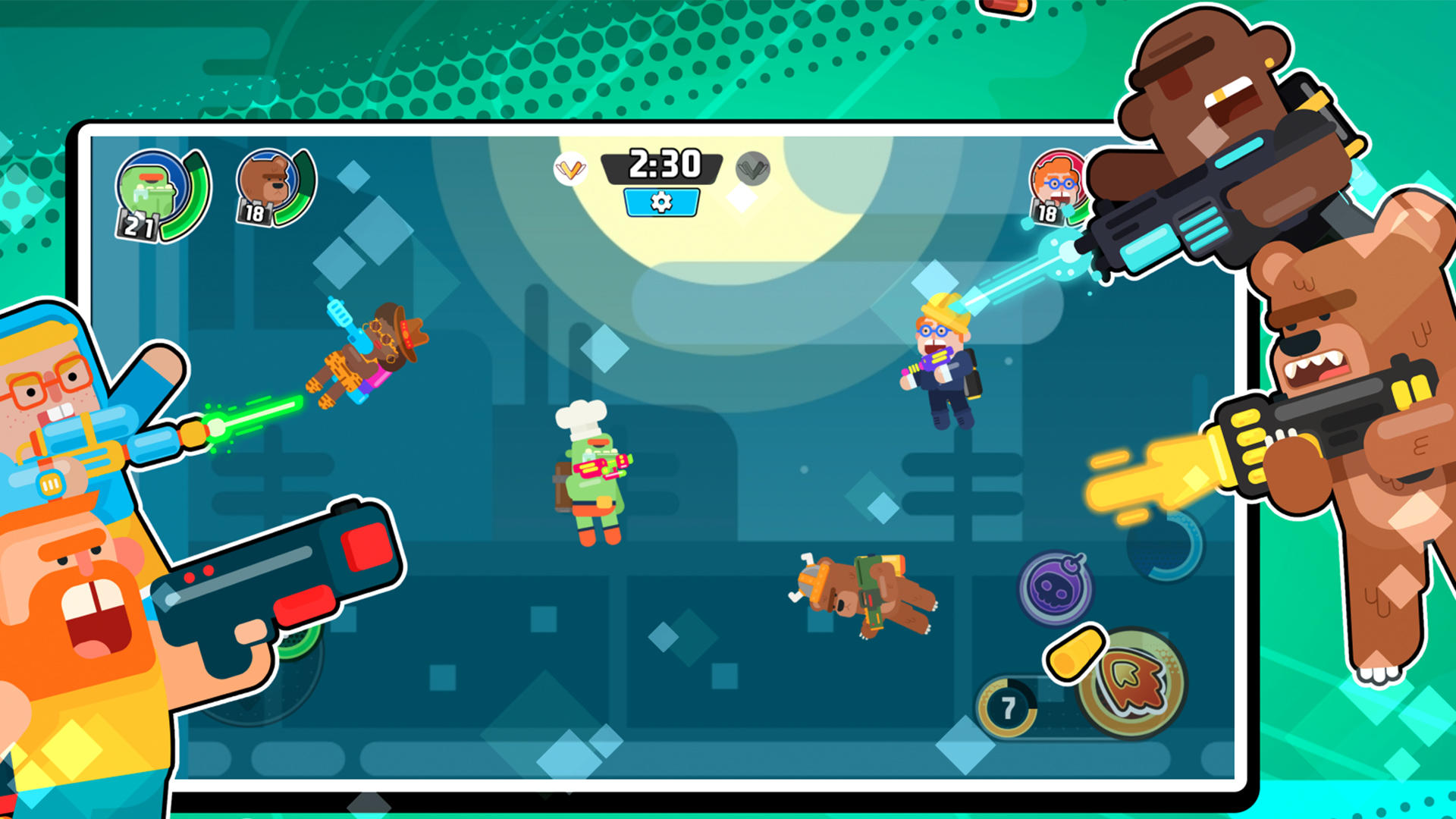Open the settings gear below the timer
This screenshot has width=1456, height=819.
[x=661, y=202]
